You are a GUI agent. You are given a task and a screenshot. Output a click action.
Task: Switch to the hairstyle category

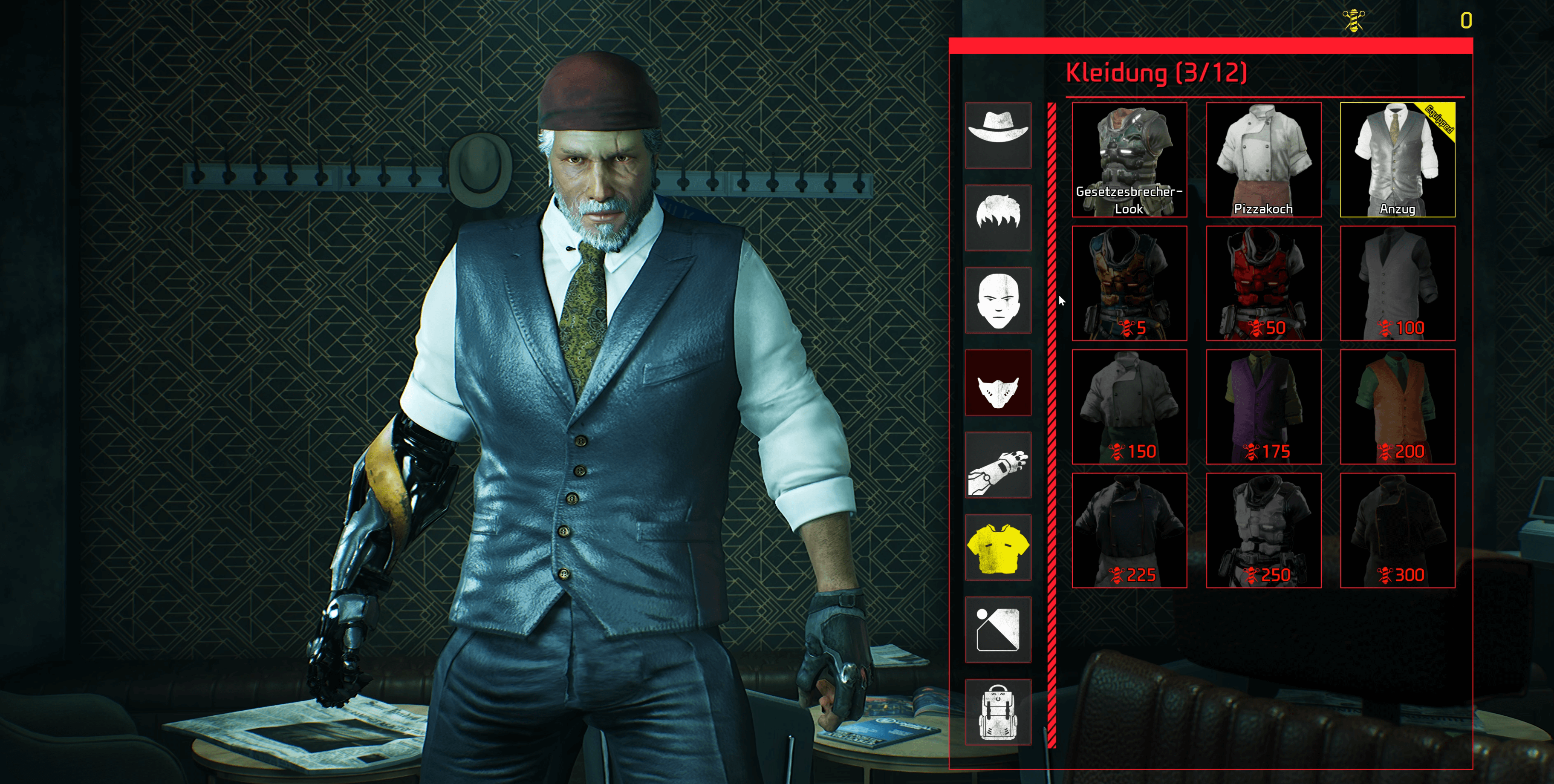click(x=998, y=218)
